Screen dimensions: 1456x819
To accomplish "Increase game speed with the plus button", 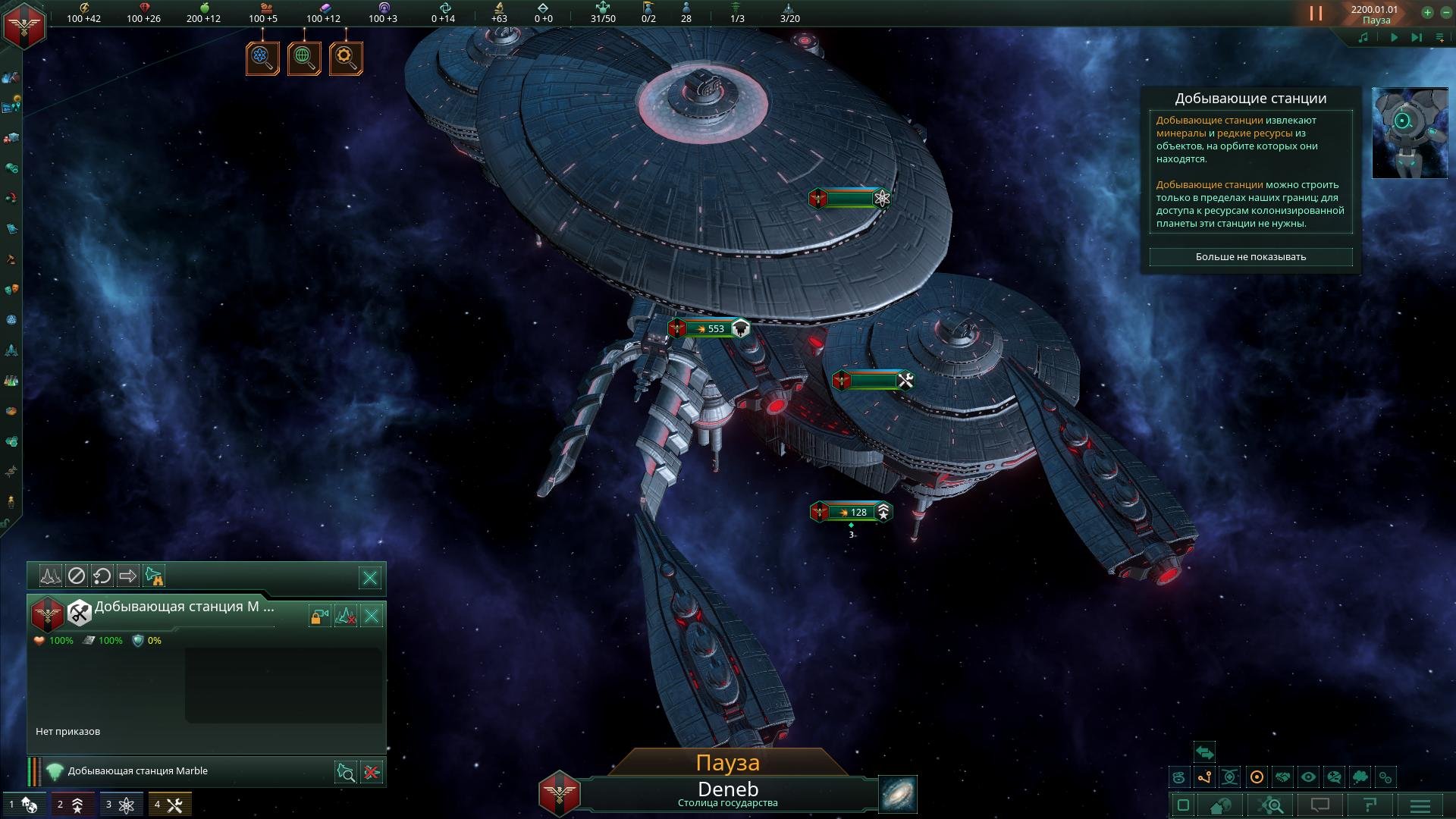I will tap(1427, 12).
